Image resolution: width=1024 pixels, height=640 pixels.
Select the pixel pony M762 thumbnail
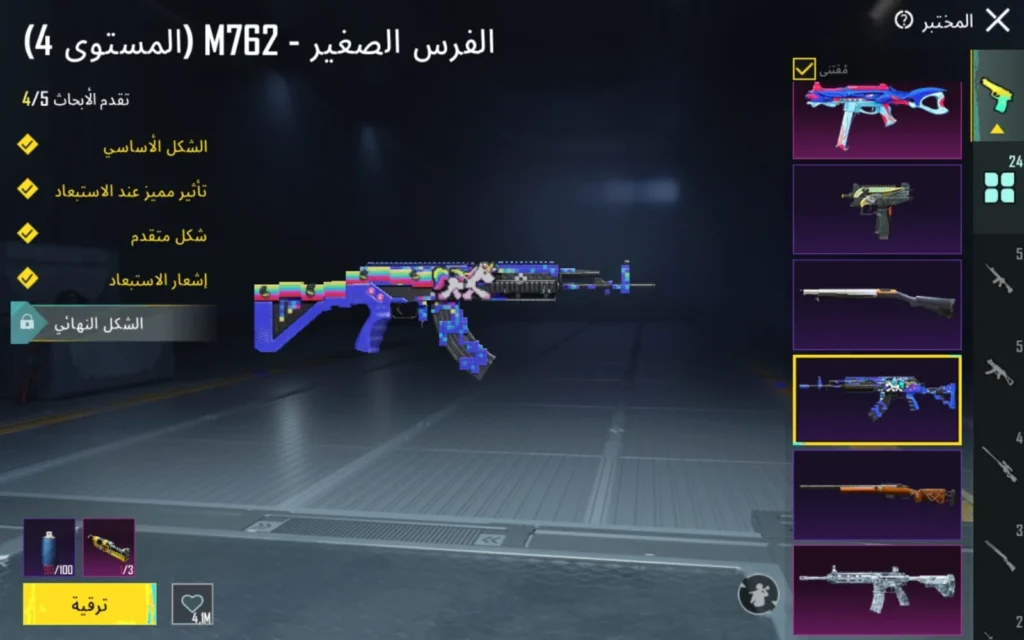(877, 400)
